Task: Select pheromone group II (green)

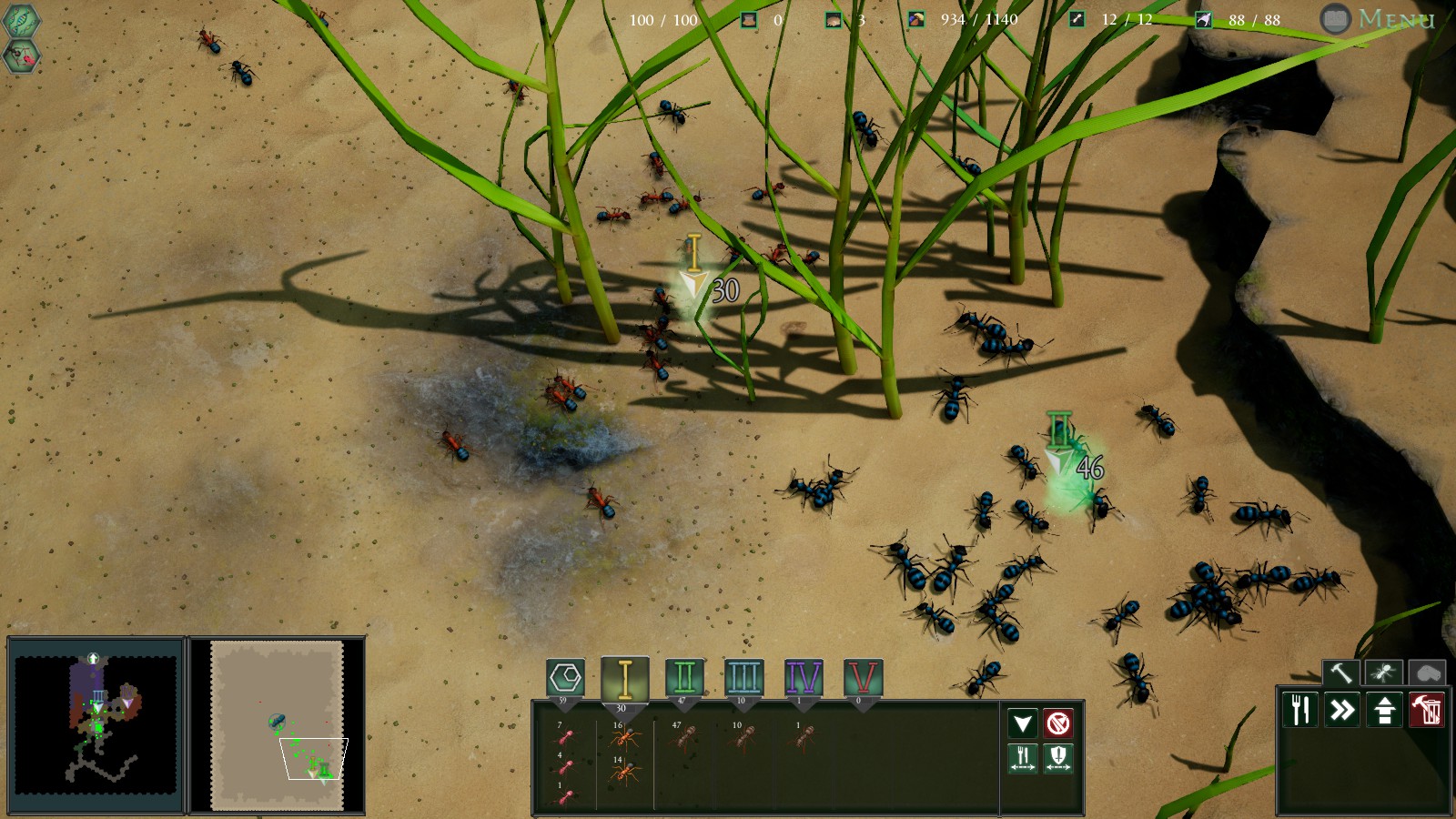Action: tap(684, 679)
